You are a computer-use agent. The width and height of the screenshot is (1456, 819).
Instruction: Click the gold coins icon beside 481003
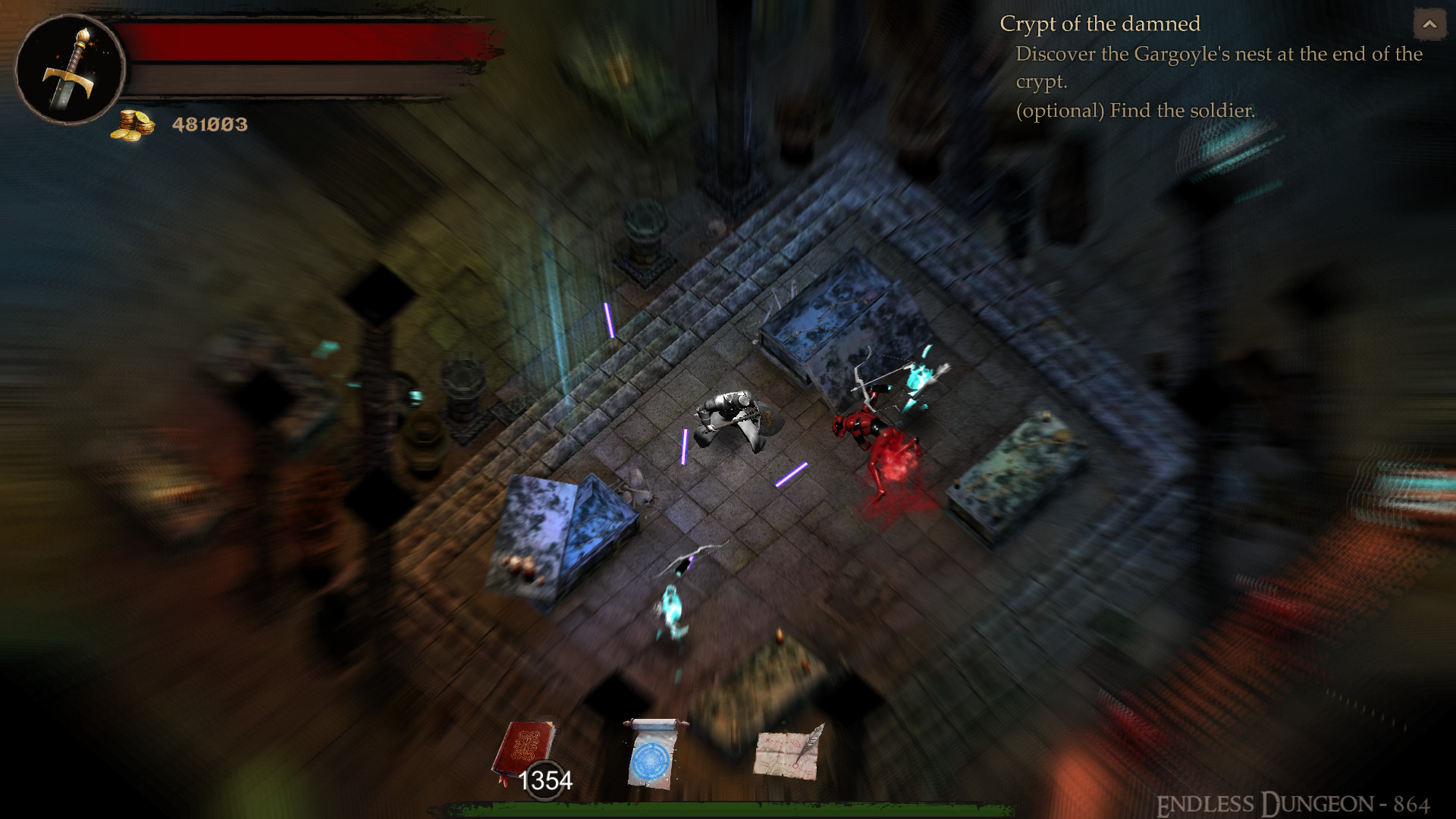pos(133,124)
